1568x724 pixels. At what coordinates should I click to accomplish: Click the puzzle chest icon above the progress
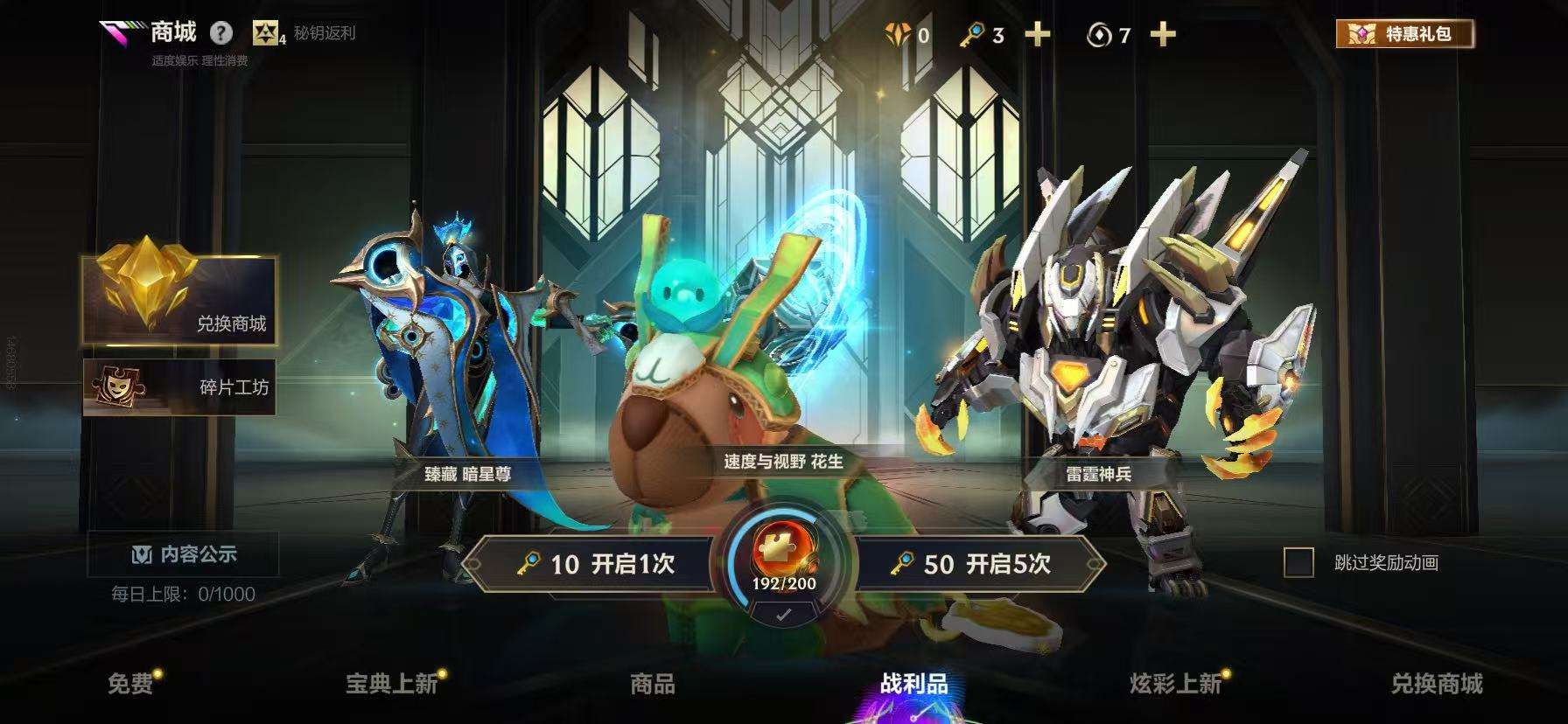click(780, 546)
